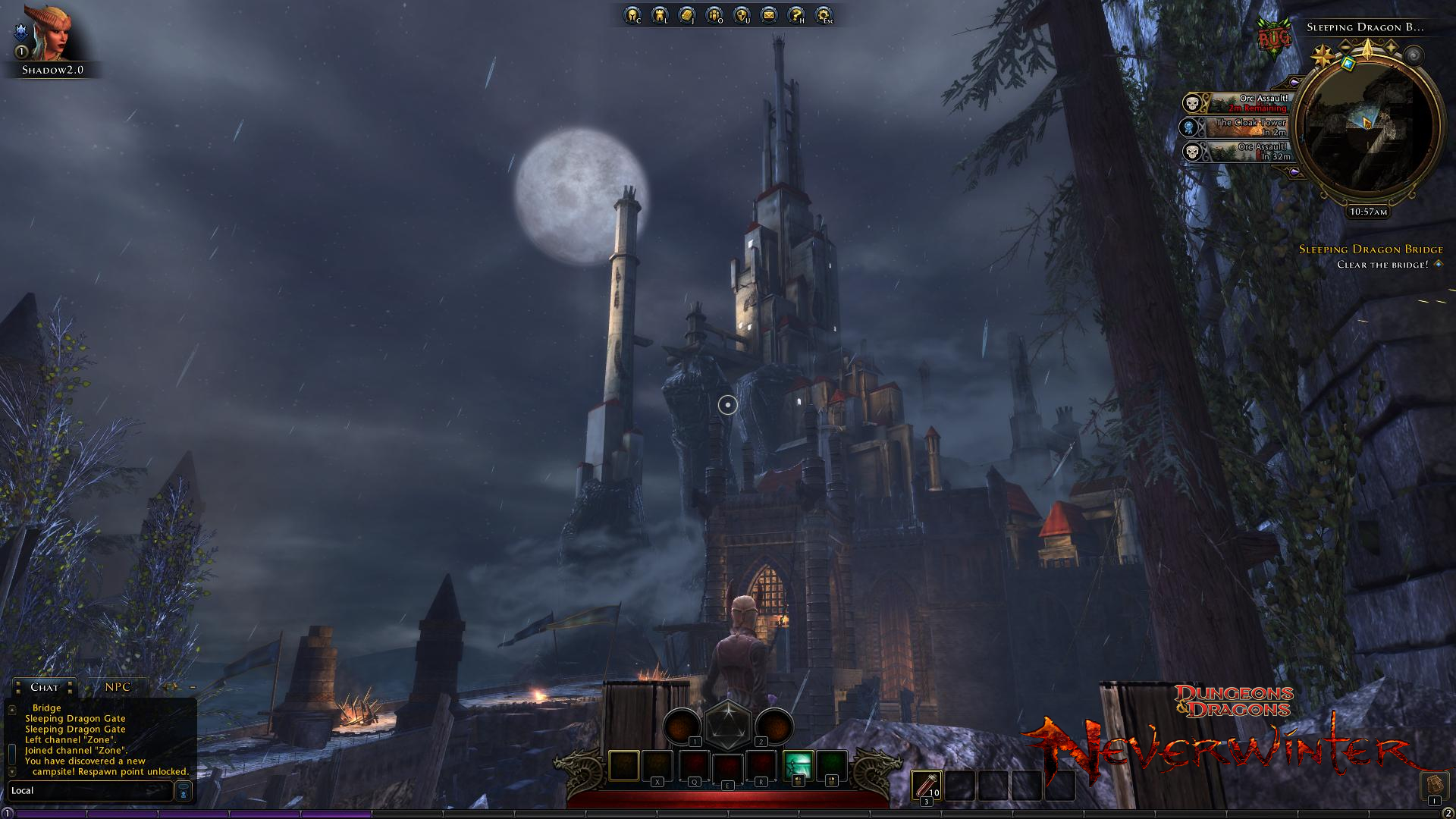1456x819 pixels.
Task: Open the mail envelope icon
Action: [768, 14]
